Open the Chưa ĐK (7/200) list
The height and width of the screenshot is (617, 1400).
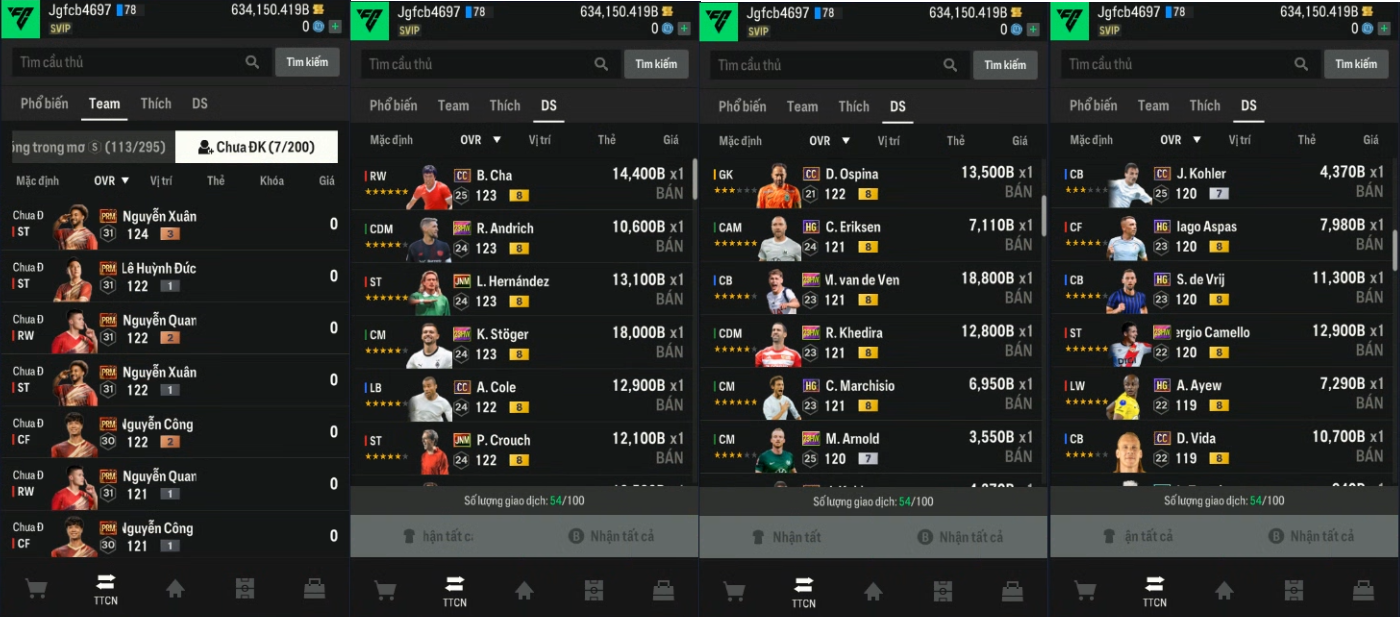(x=256, y=147)
